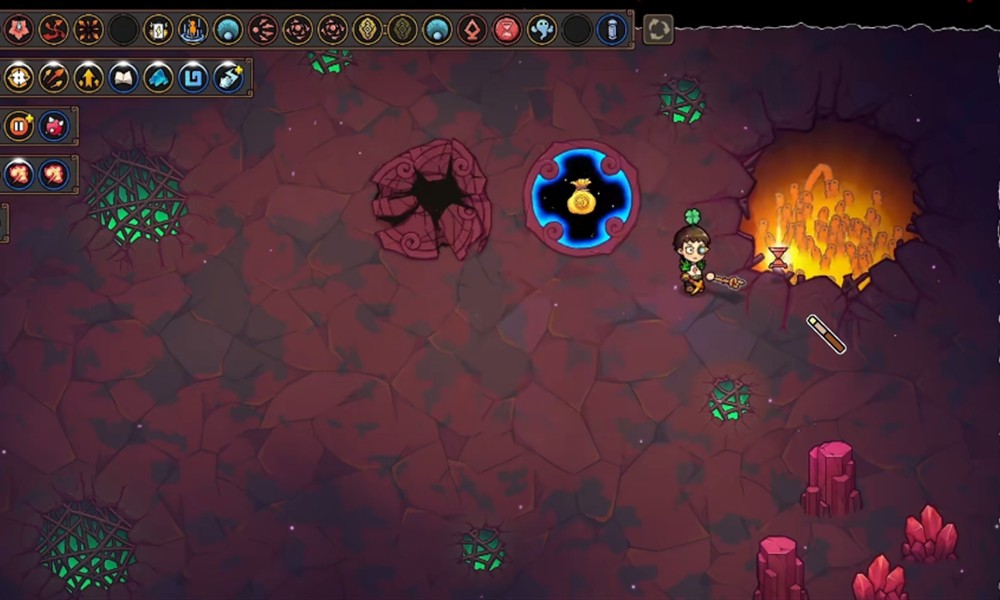Choose the triple orange arrows rune
The width and height of the screenshot is (1000, 600).
(53, 77)
